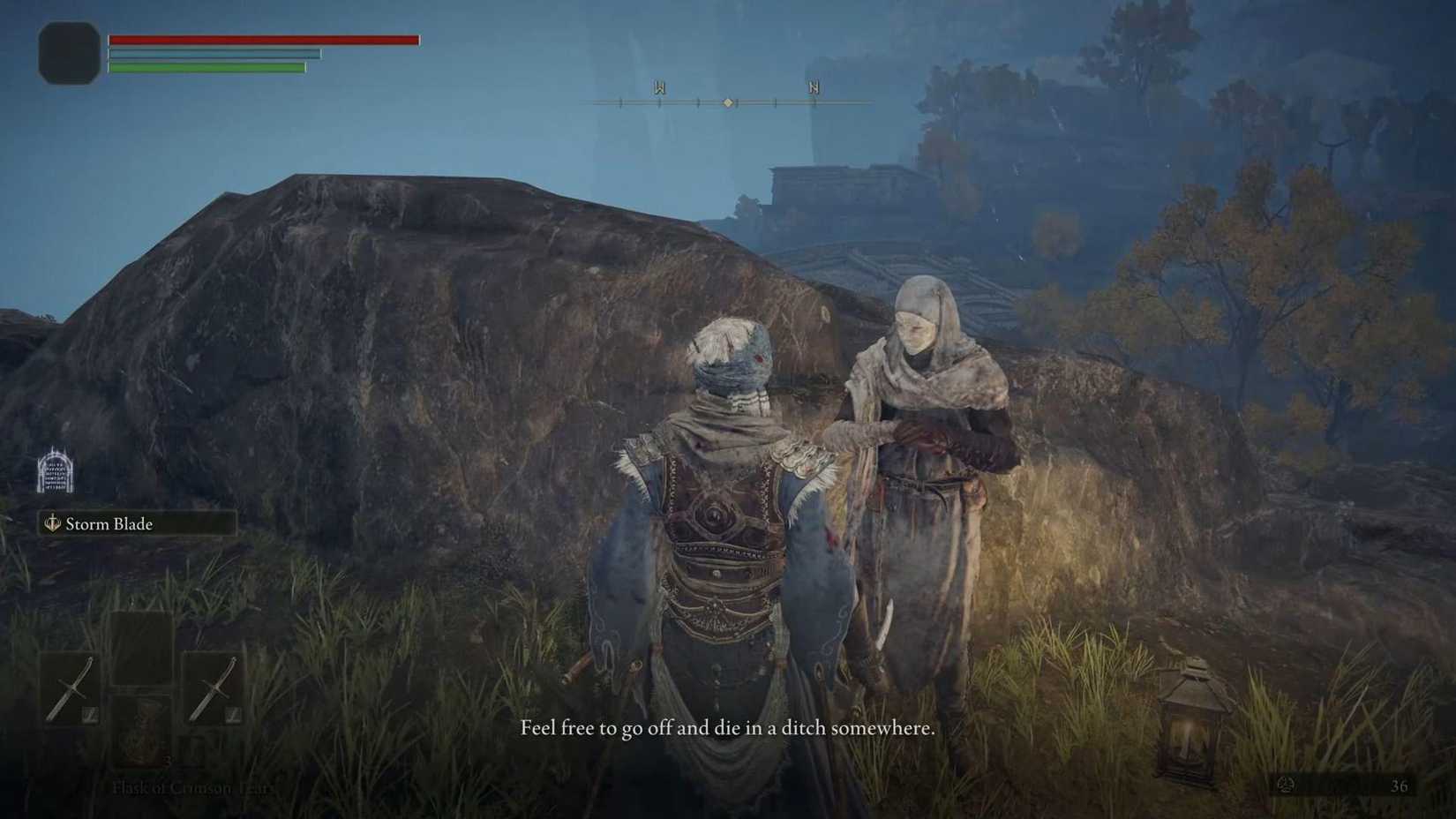Select the Storm Blade spell icon

pyautogui.click(x=50, y=523)
